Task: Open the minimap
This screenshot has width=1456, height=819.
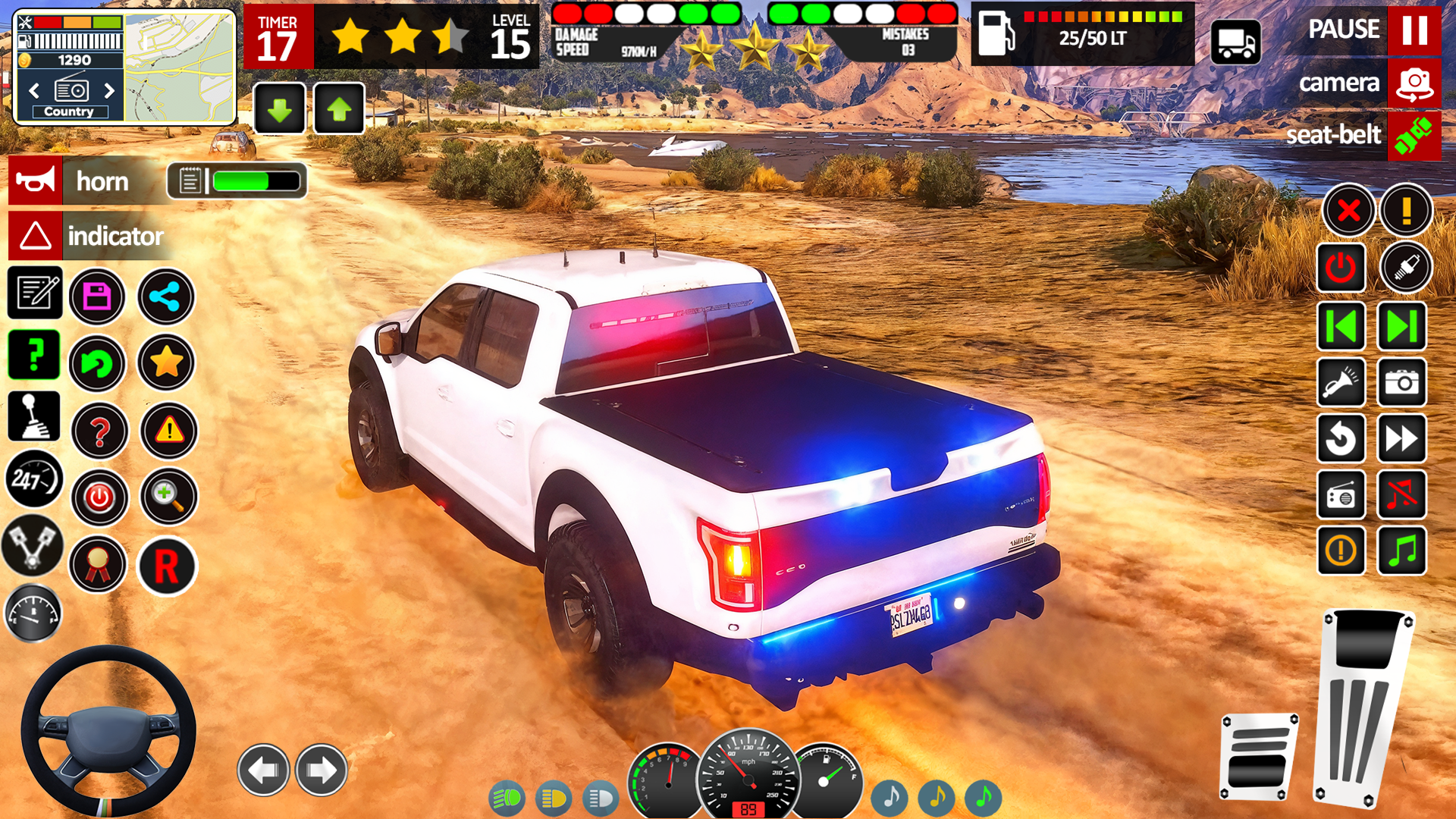Action: 180,67
